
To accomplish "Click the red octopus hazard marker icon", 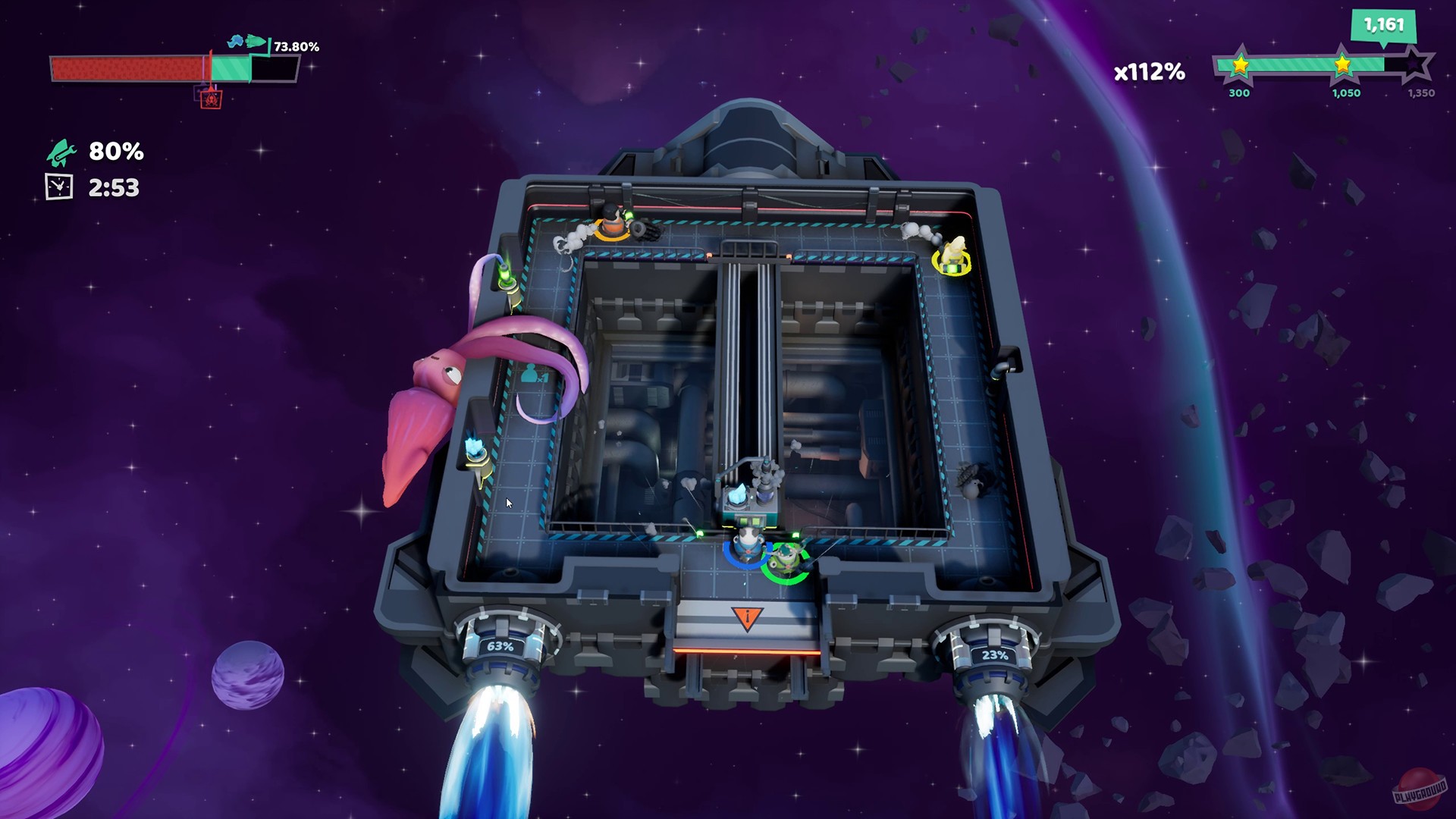I will click(211, 99).
